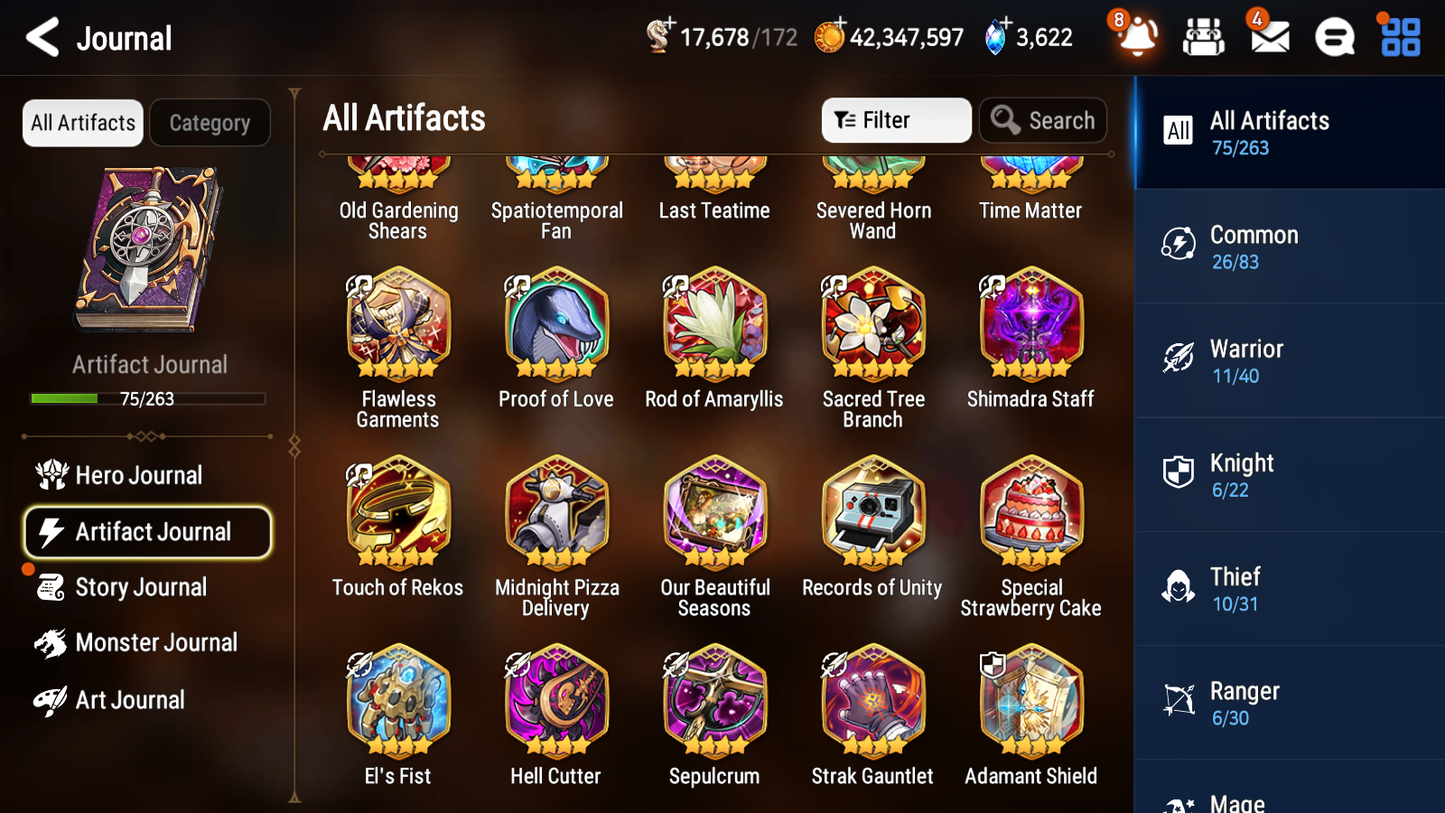Viewport: 1445px width, 813px height.
Task: Go back using the Journal arrow
Action: pyautogui.click(x=42, y=37)
